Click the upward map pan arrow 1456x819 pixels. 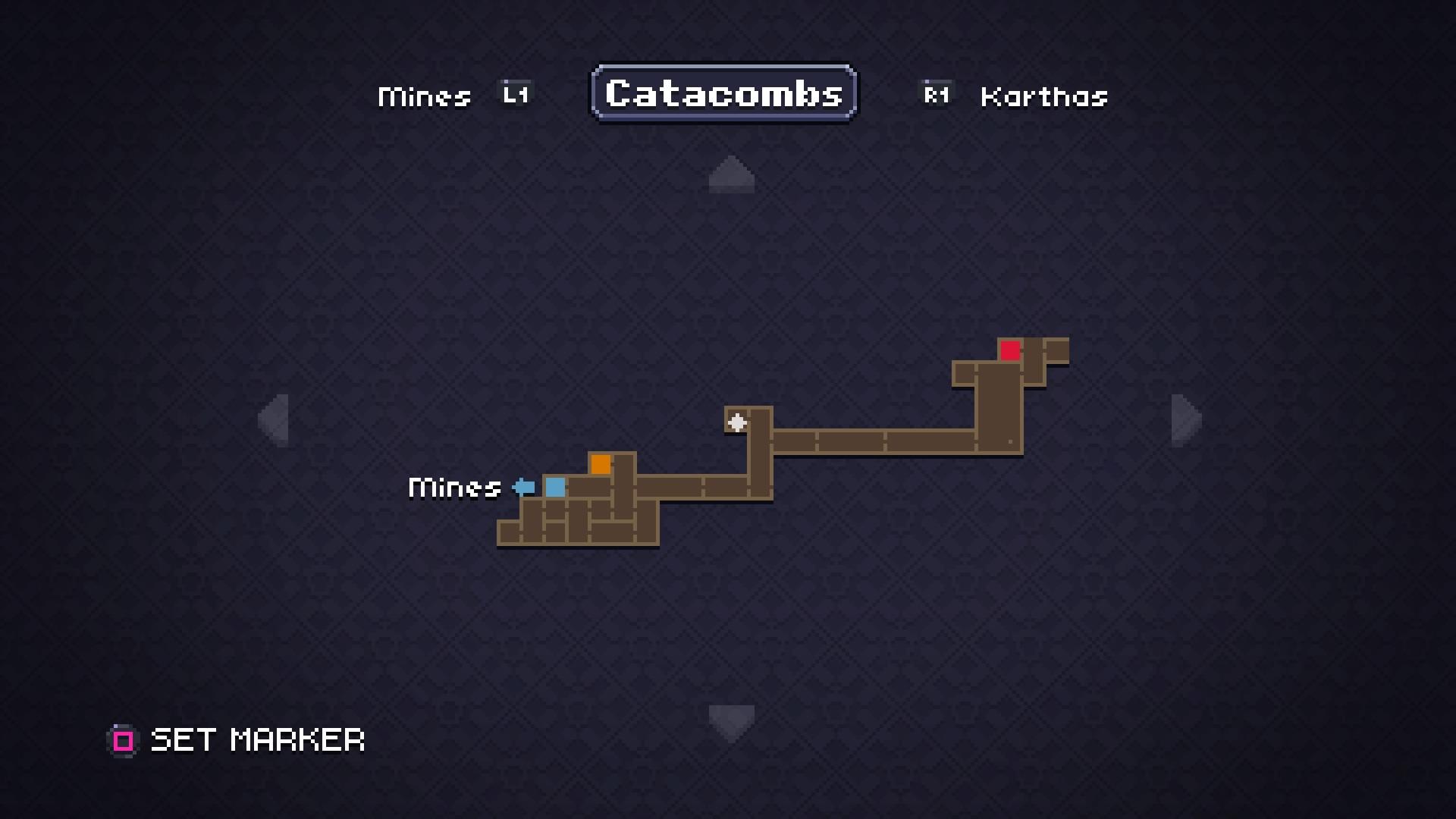[x=730, y=174]
